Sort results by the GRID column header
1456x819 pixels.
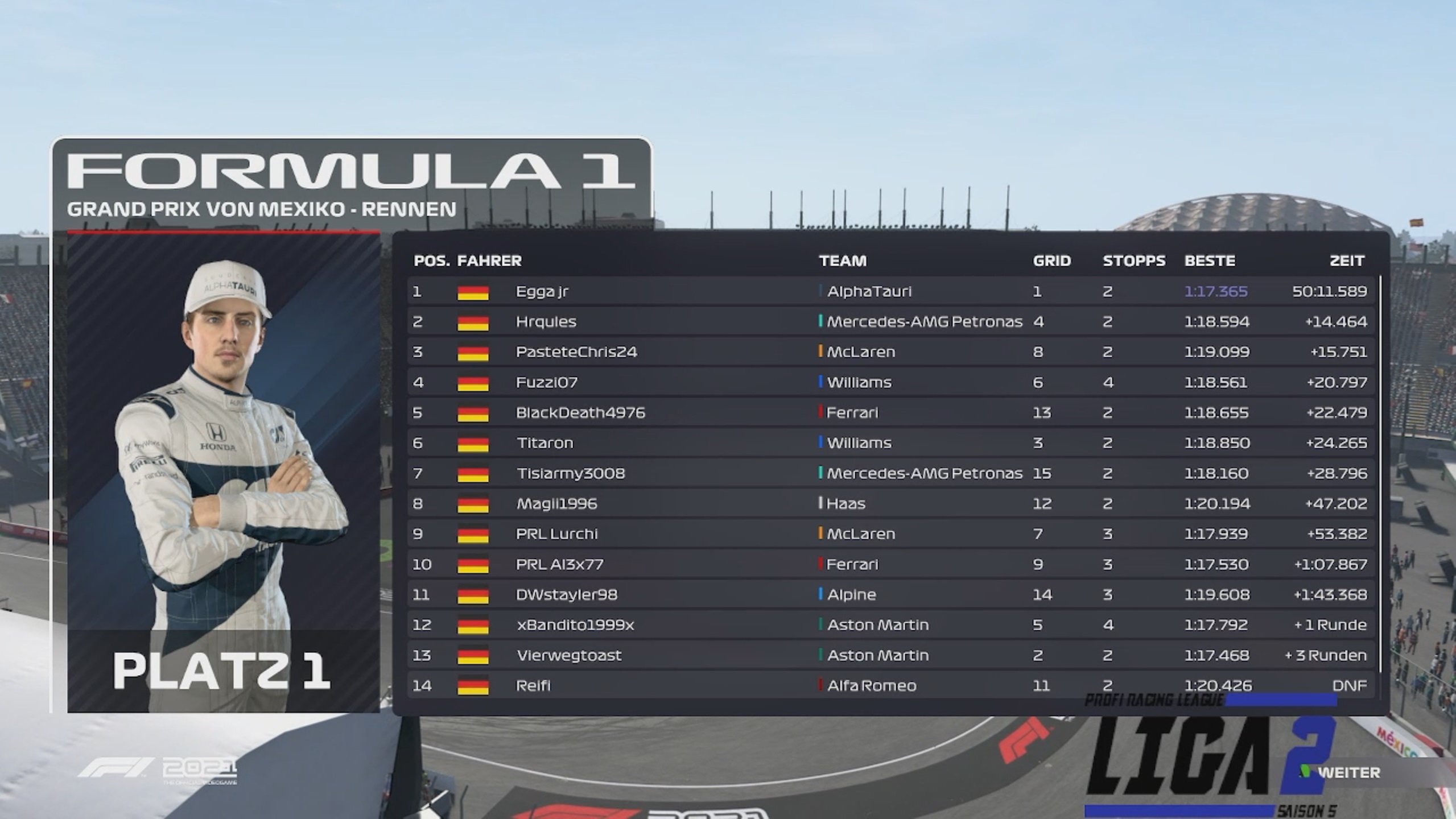[x=1053, y=260]
